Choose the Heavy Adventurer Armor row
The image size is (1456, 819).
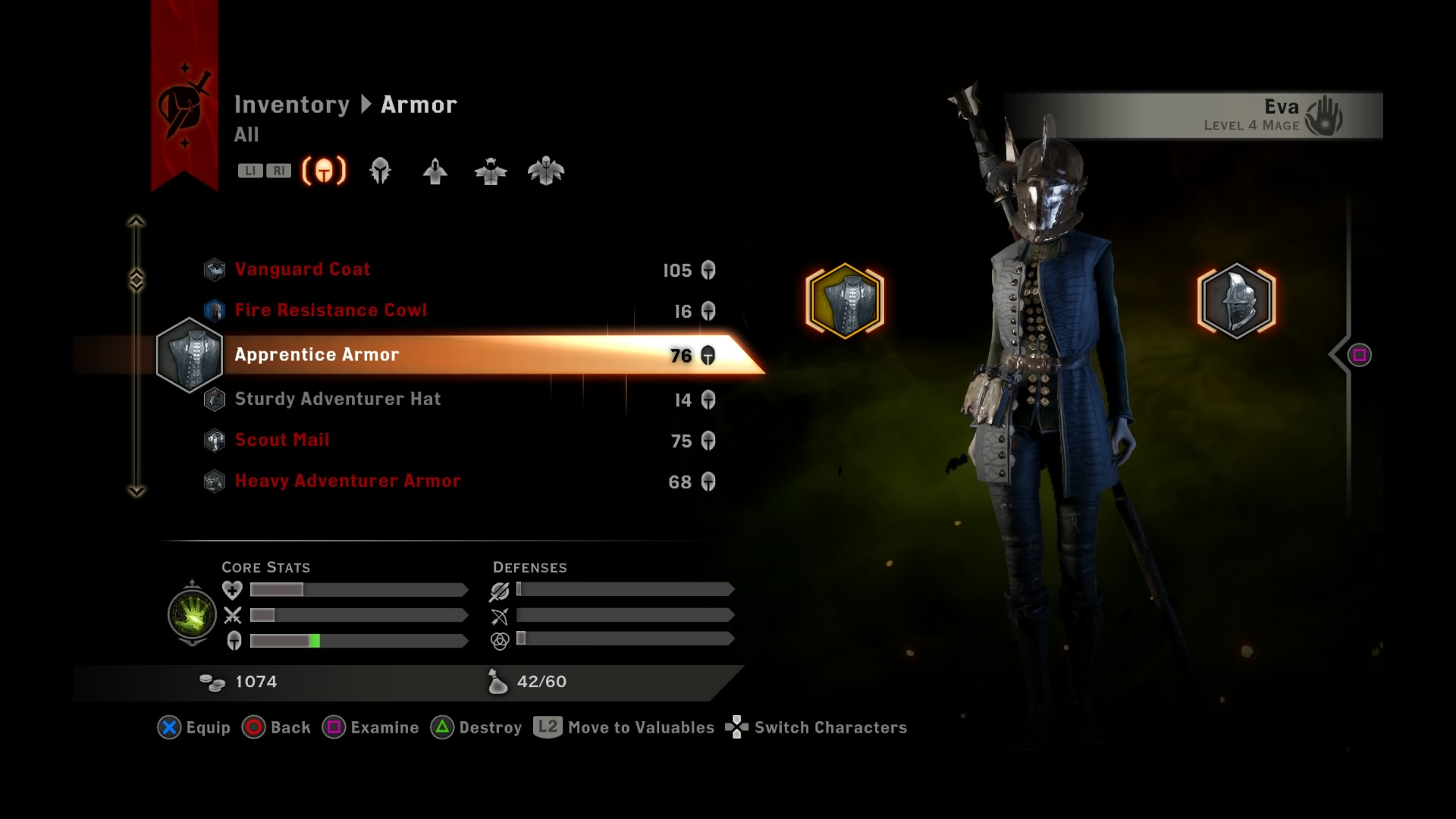[347, 482]
